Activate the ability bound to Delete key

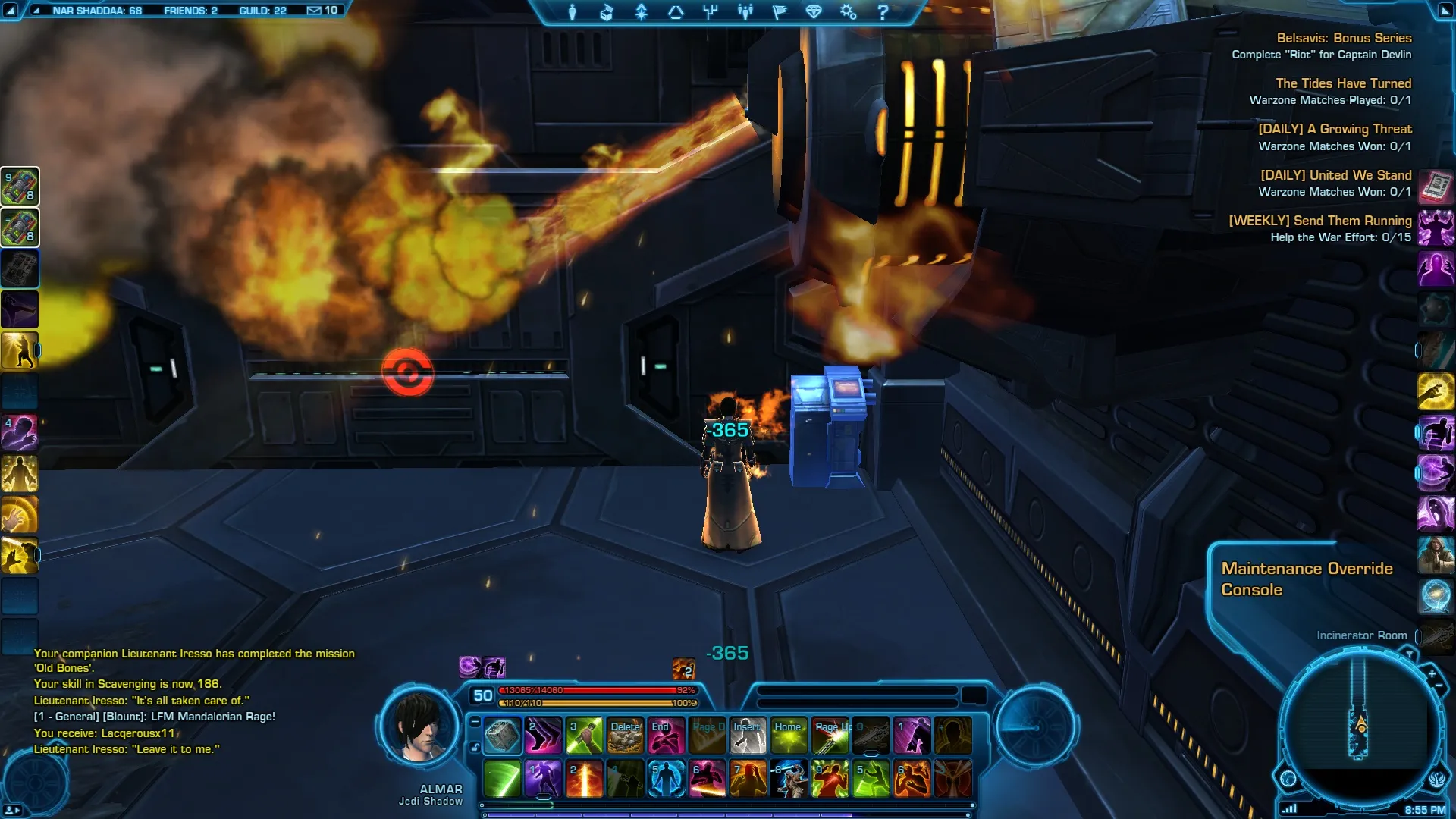pyautogui.click(x=626, y=736)
